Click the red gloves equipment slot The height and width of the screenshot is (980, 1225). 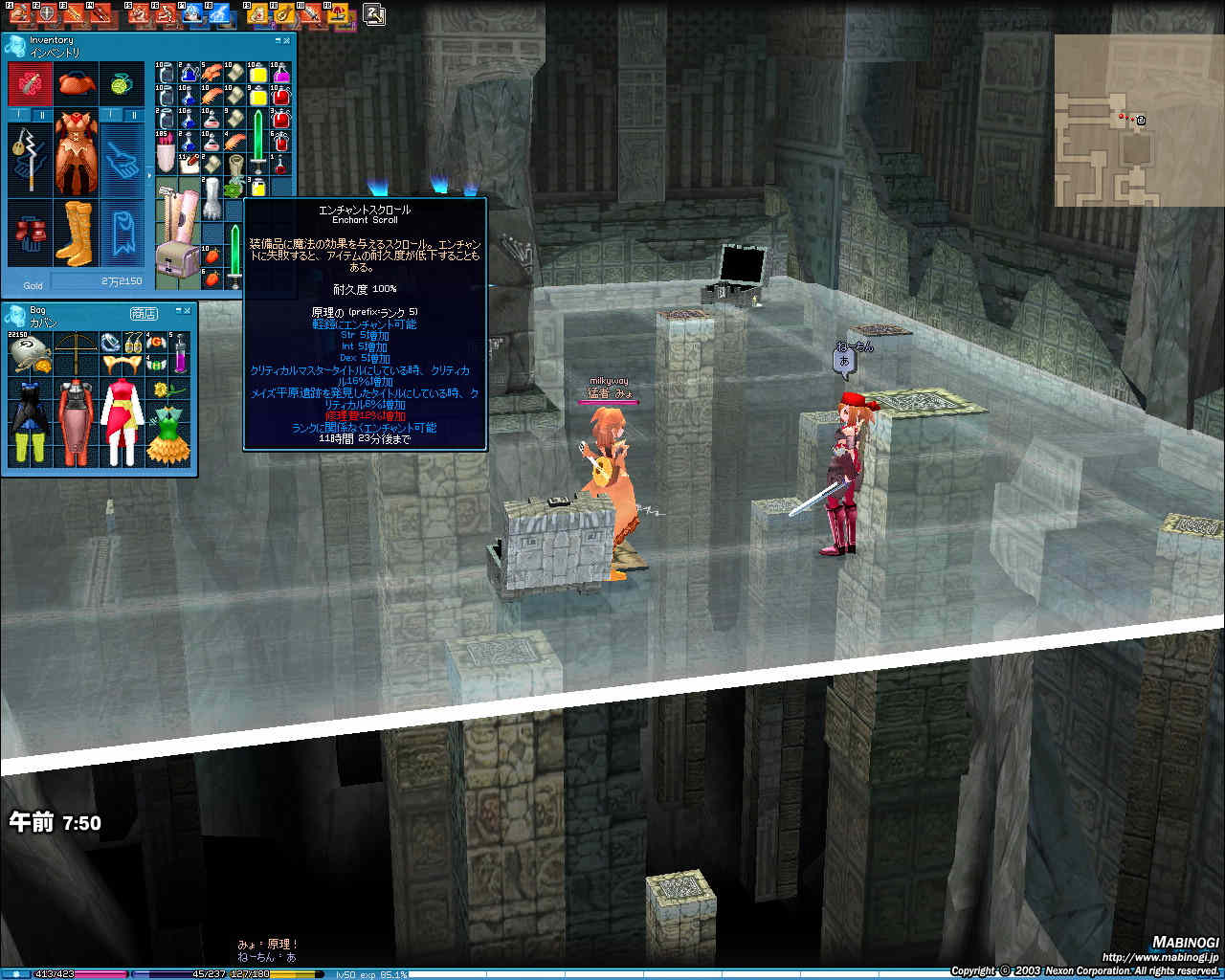coord(29,233)
